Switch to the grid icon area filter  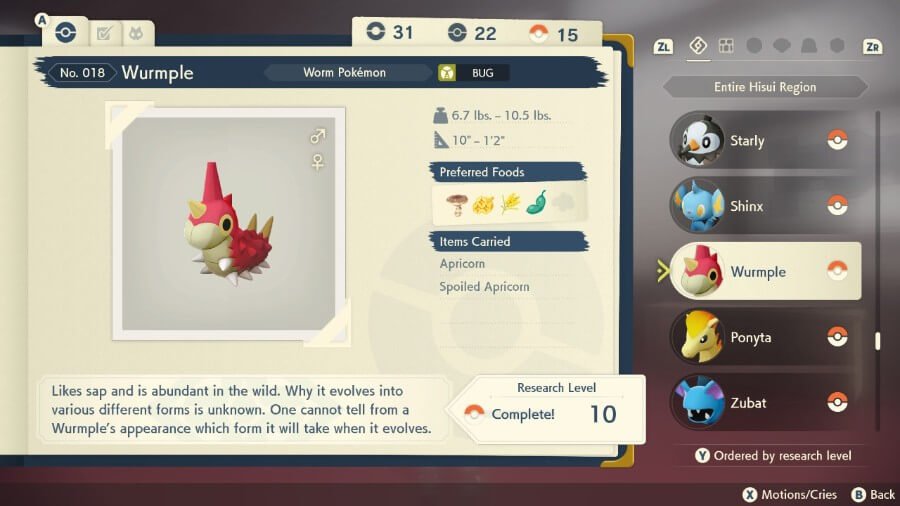click(727, 46)
